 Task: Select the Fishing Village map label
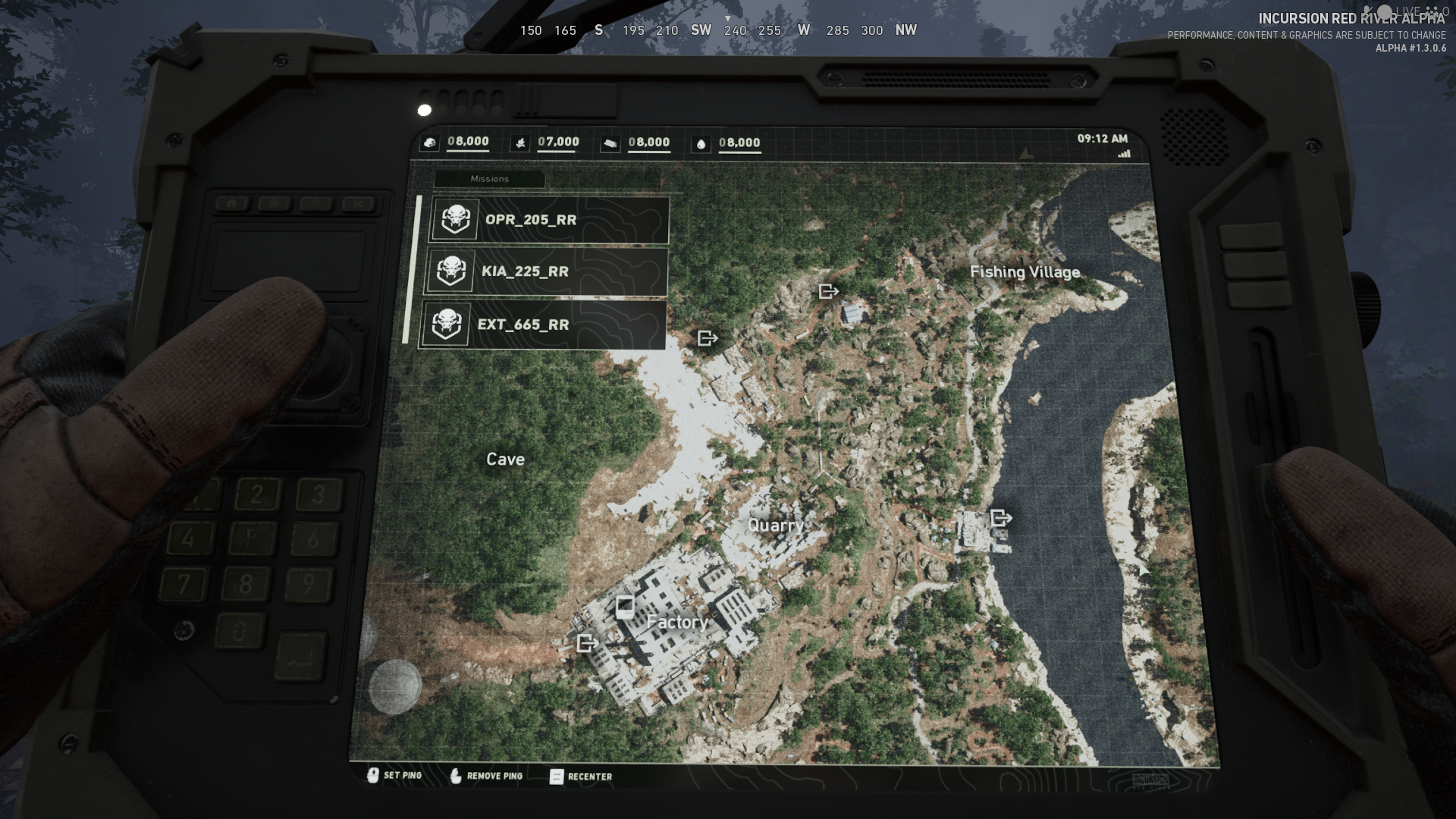point(1025,272)
